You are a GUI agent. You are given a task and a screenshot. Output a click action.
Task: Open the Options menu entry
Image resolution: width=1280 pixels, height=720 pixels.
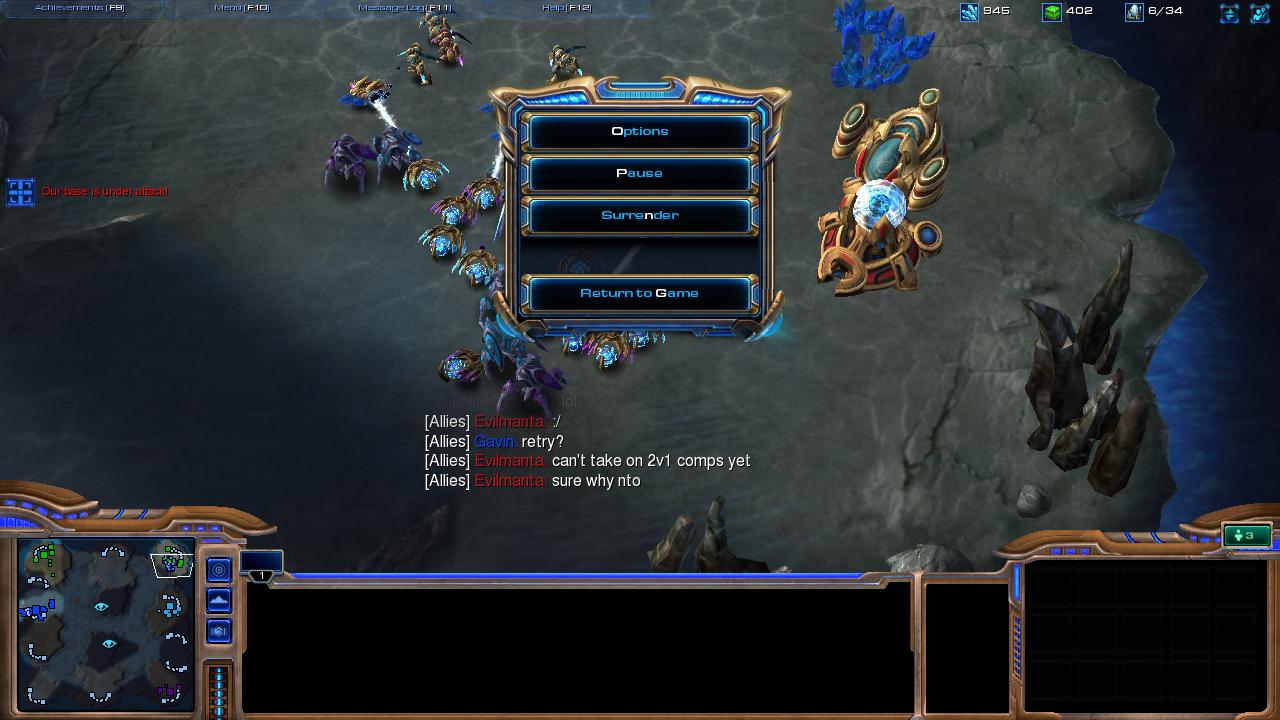tap(640, 131)
